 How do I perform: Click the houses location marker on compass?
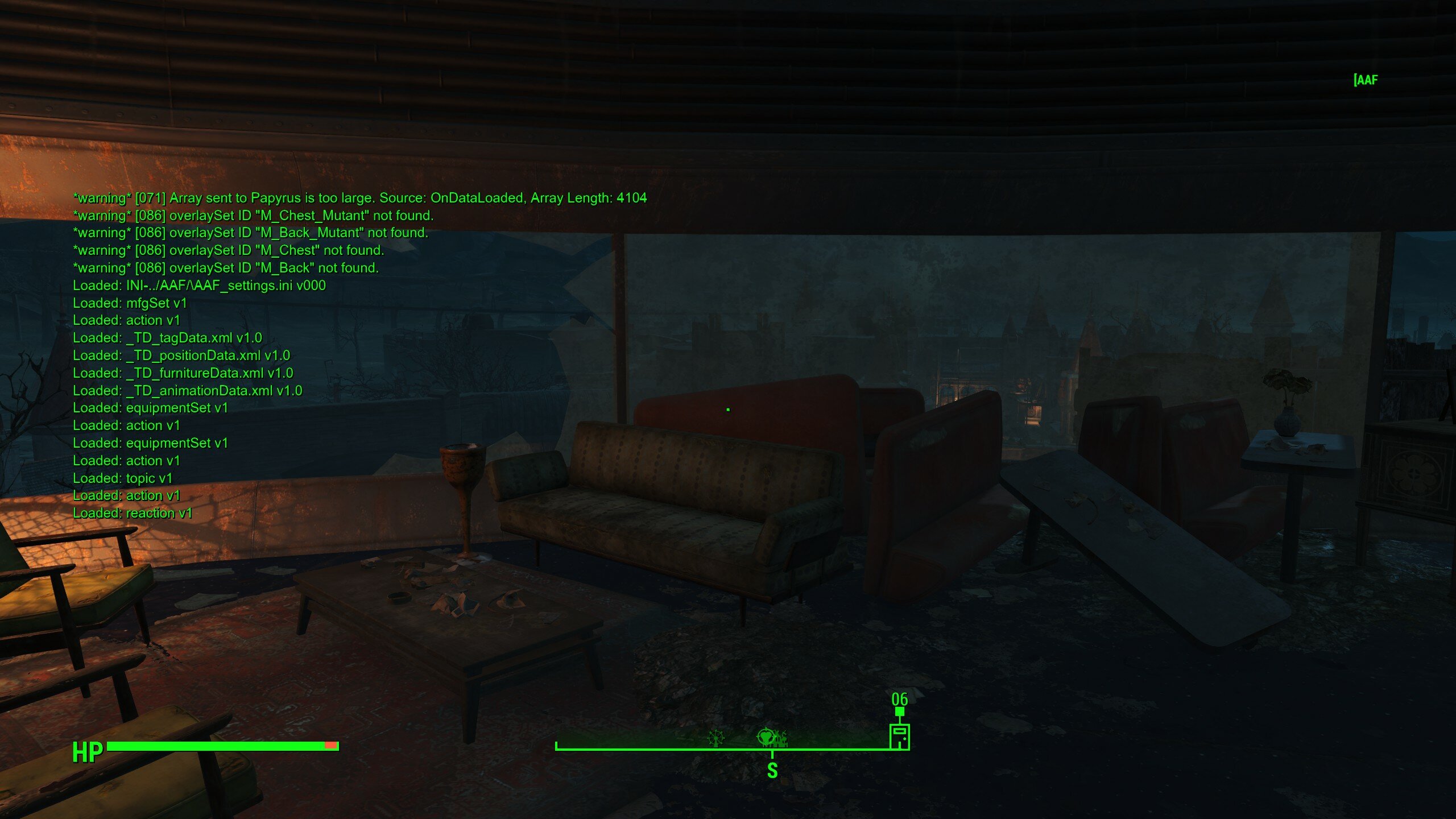[x=781, y=739]
